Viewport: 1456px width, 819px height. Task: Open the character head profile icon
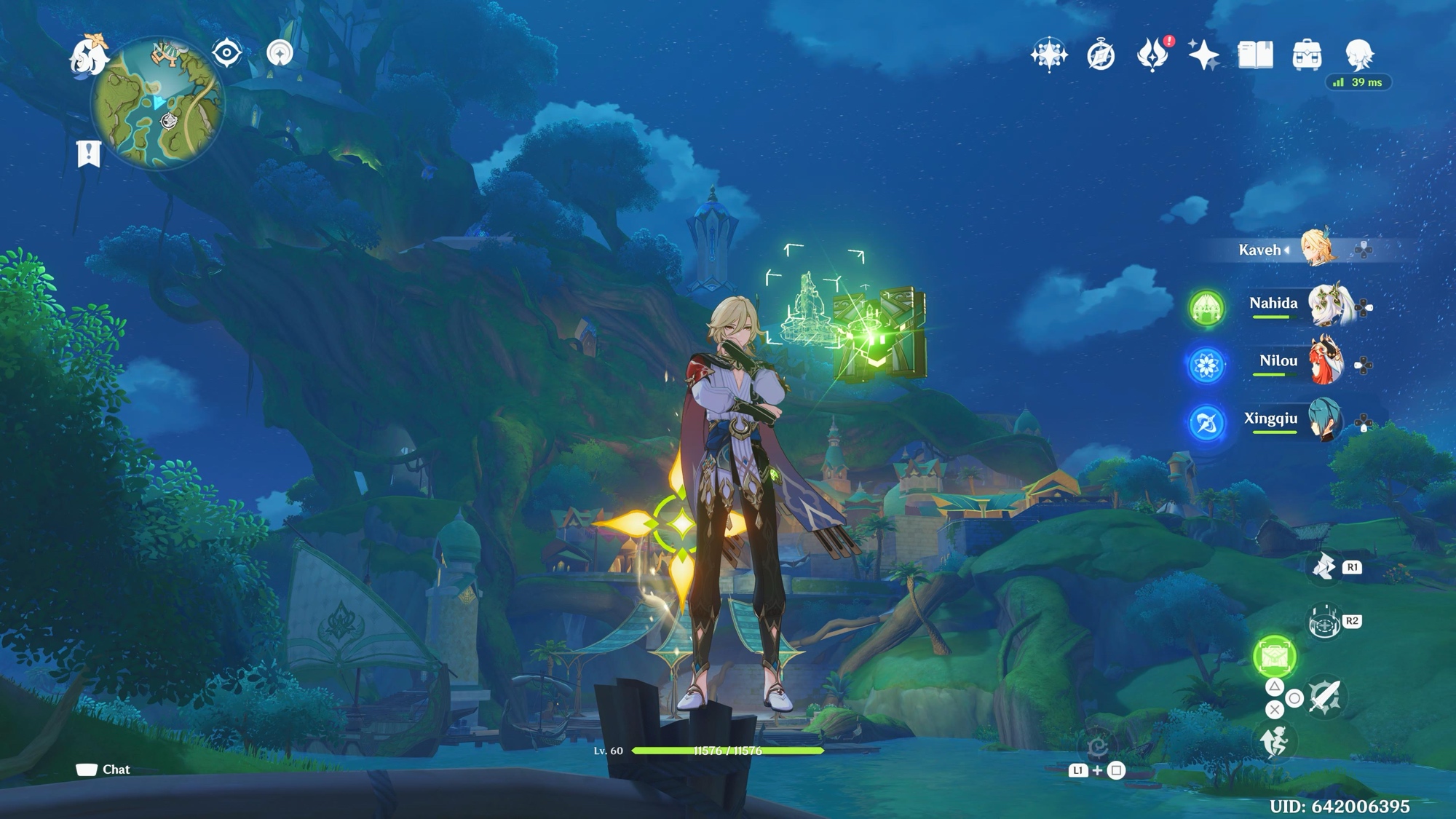[x=1358, y=54]
